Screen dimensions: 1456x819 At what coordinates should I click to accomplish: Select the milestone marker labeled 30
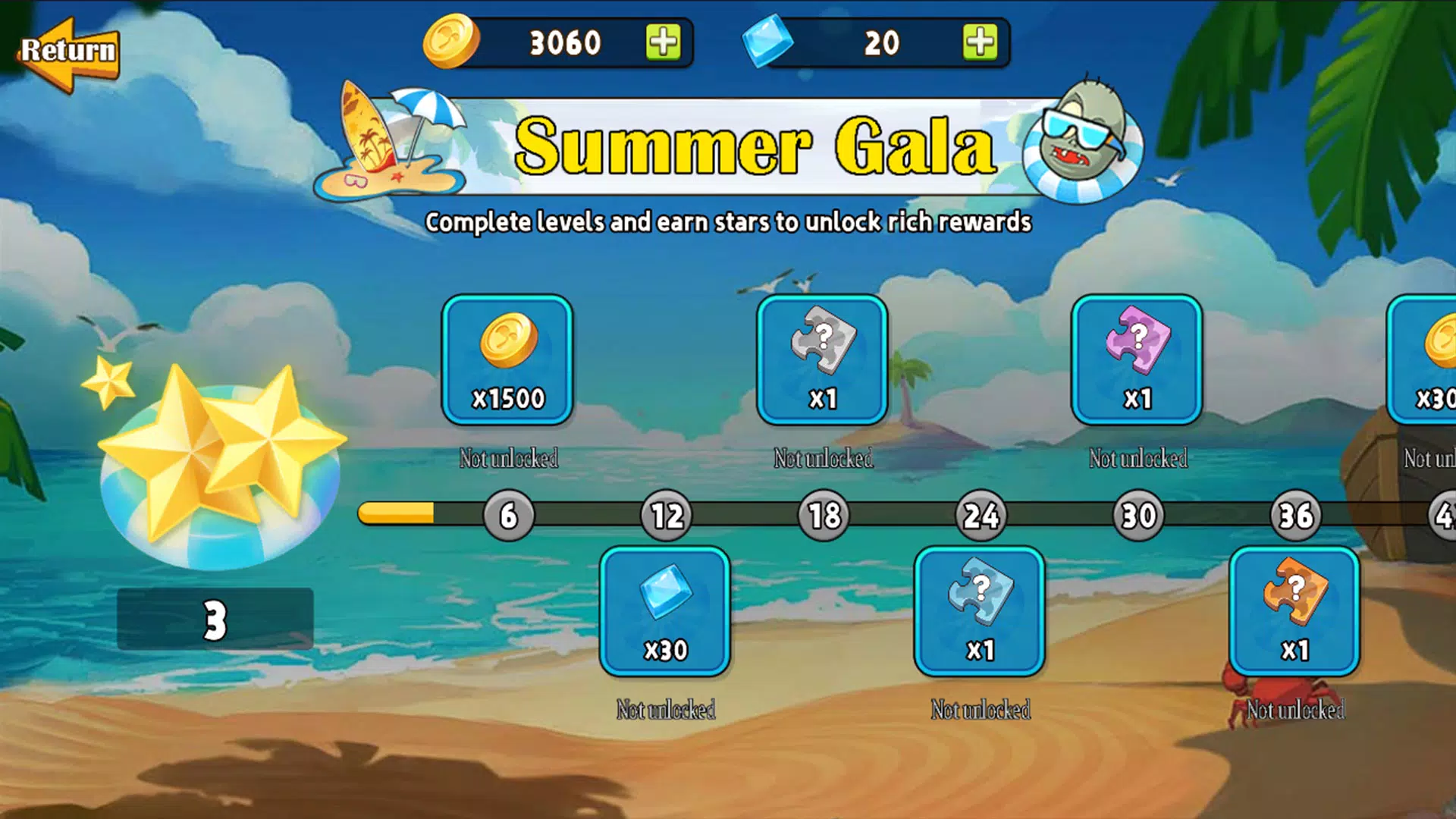pyautogui.click(x=1137, y=516)
